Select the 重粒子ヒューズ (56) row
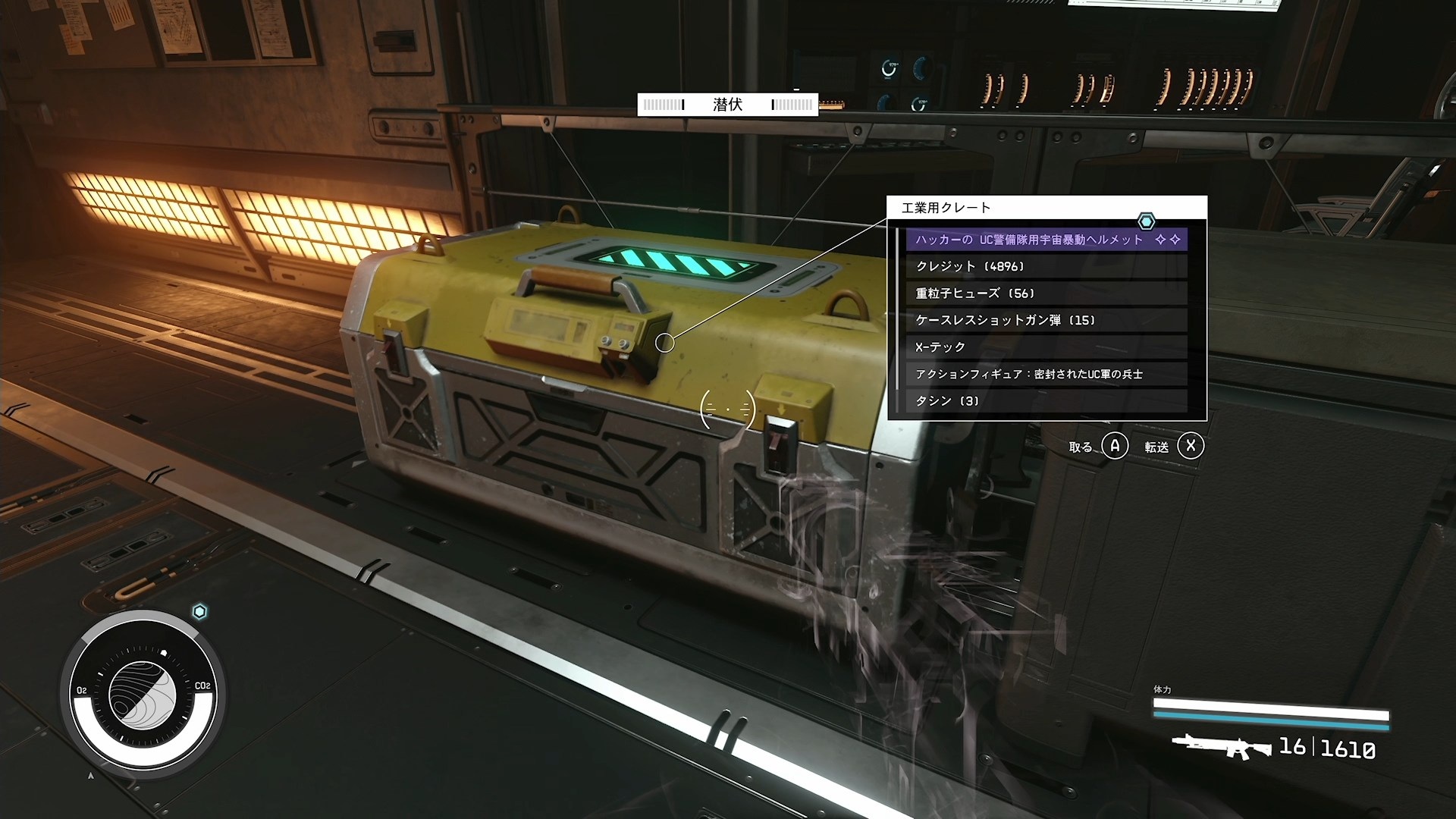Image resolution: width=1456 pixels, height=819 pixels. click(x=1046, y=293)
